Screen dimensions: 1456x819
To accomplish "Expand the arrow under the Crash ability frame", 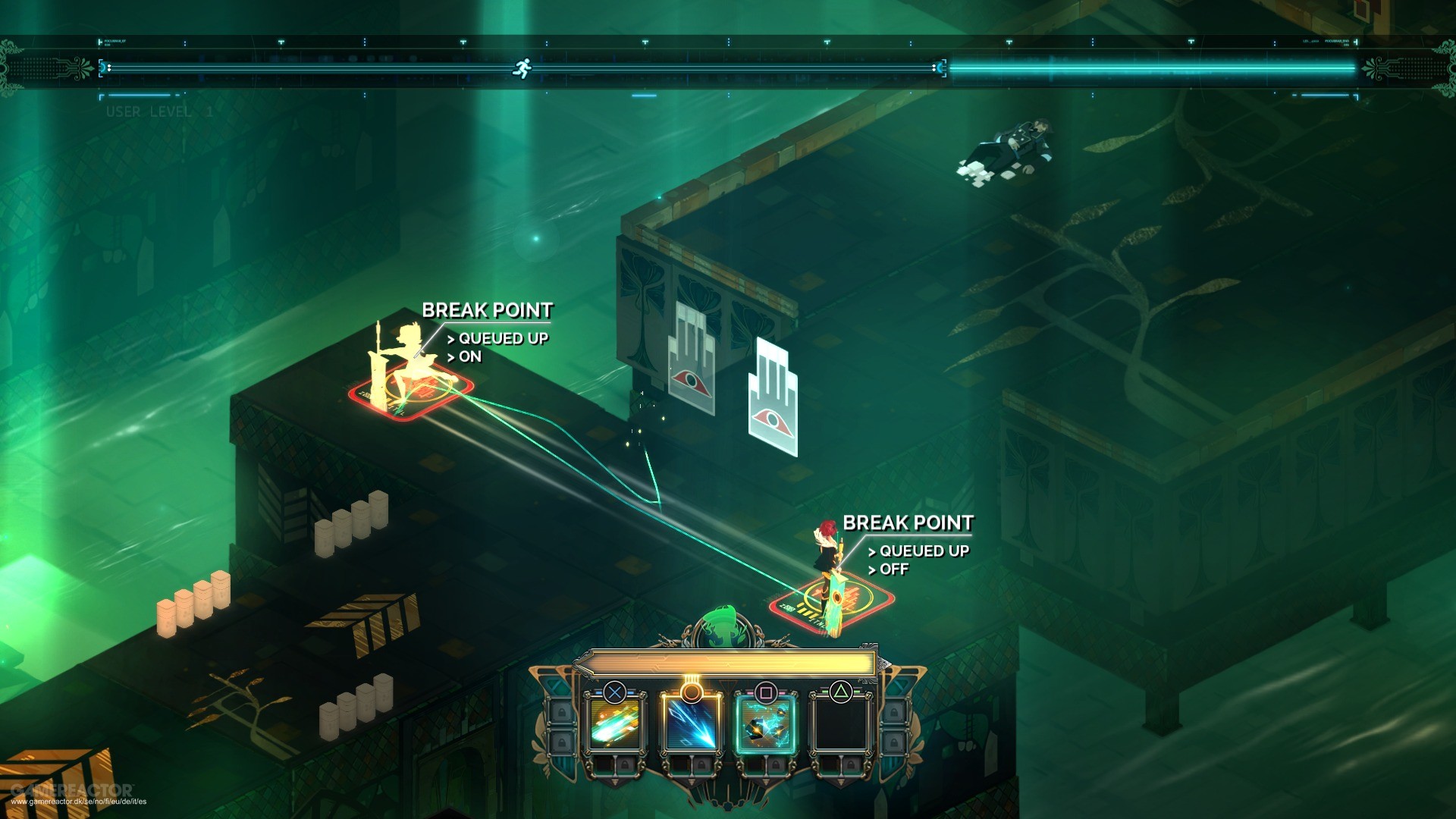I will pos(614,783).
